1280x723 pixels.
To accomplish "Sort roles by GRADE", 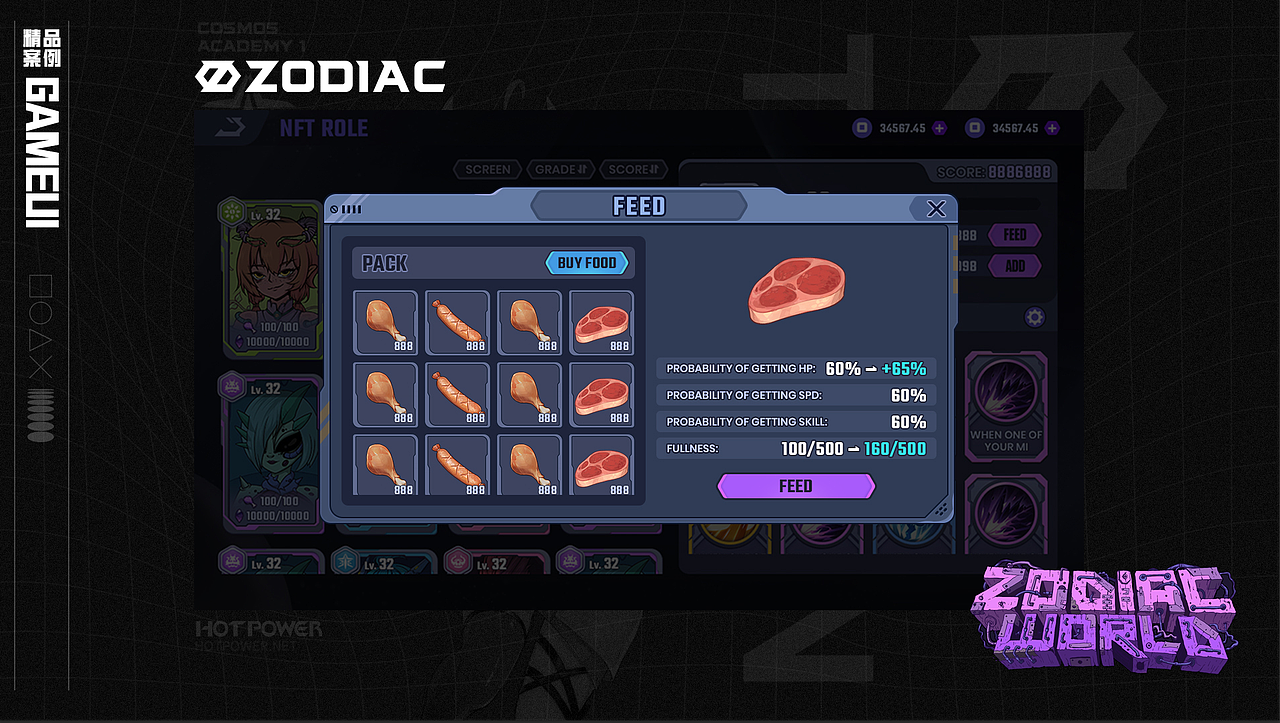I will tap(564, 170).
